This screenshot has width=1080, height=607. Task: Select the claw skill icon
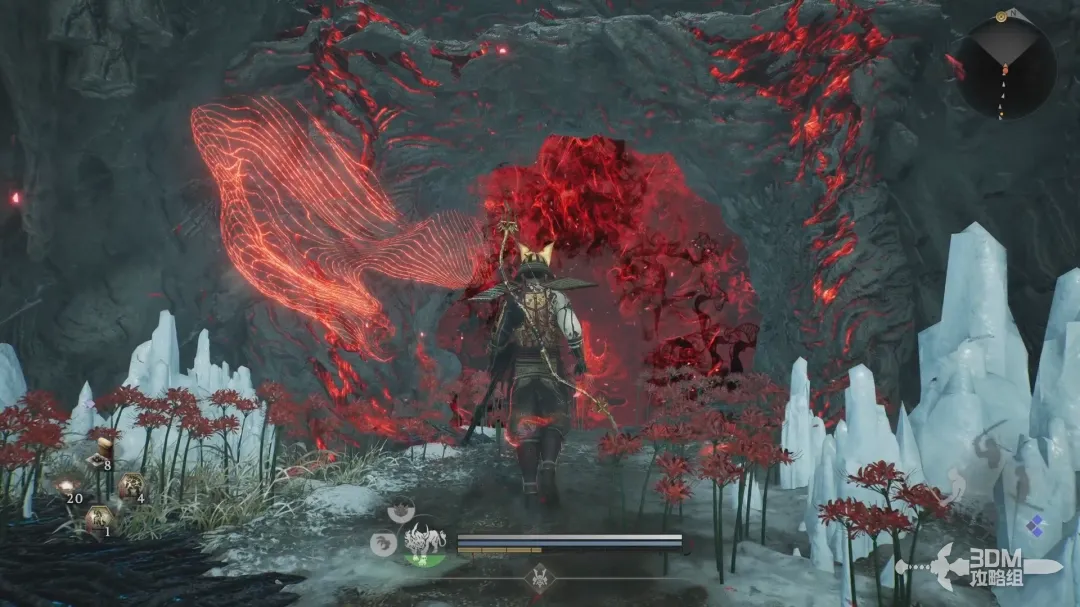(381, 543)
